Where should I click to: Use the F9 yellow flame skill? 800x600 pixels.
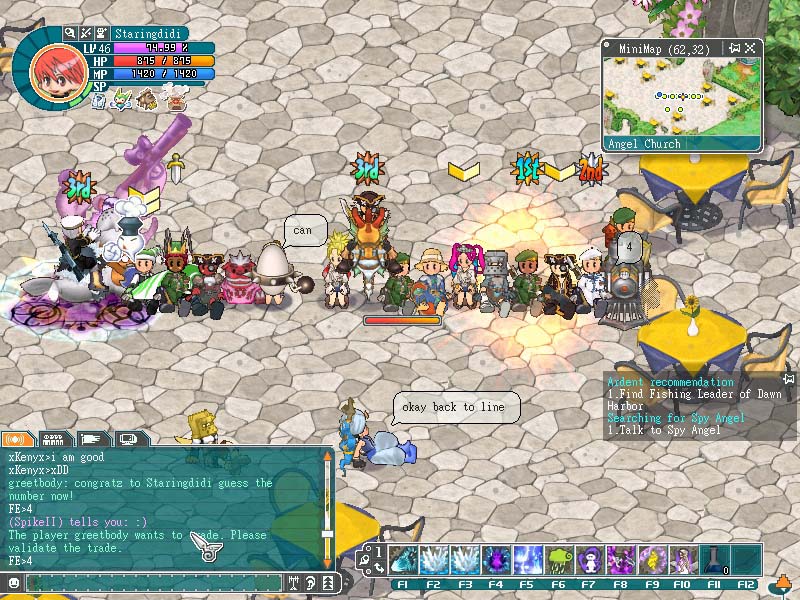(651, 558)
